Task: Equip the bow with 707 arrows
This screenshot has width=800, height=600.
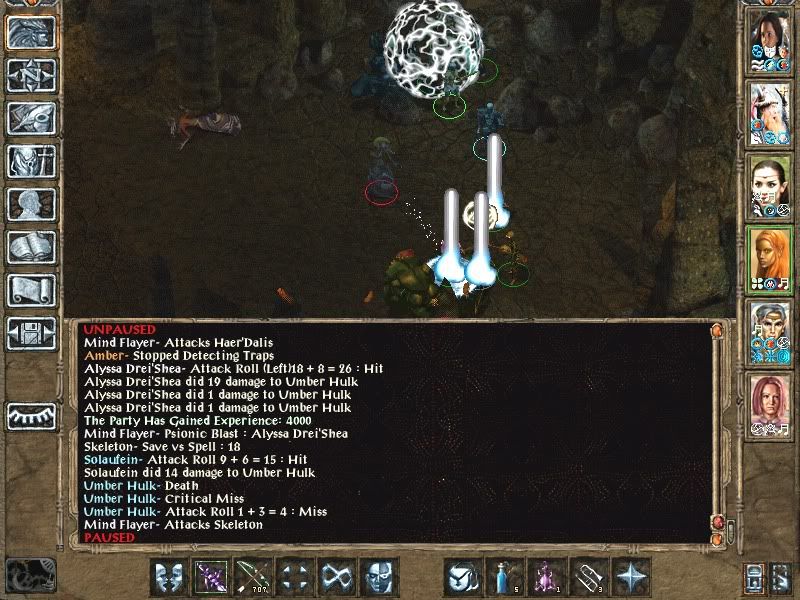Action: [x=252, y=577]
